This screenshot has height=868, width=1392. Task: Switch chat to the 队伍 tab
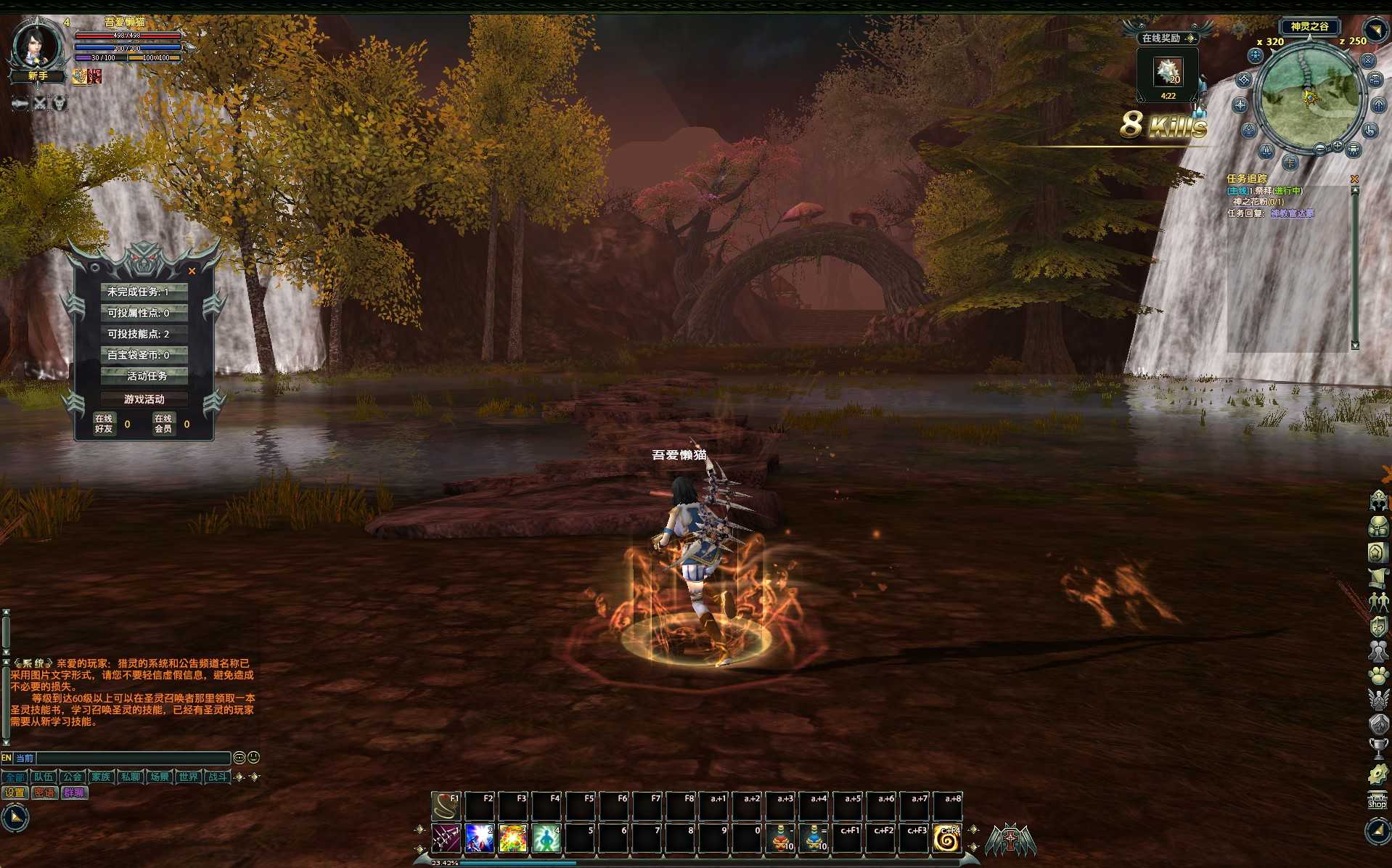(x=44, y=777)
